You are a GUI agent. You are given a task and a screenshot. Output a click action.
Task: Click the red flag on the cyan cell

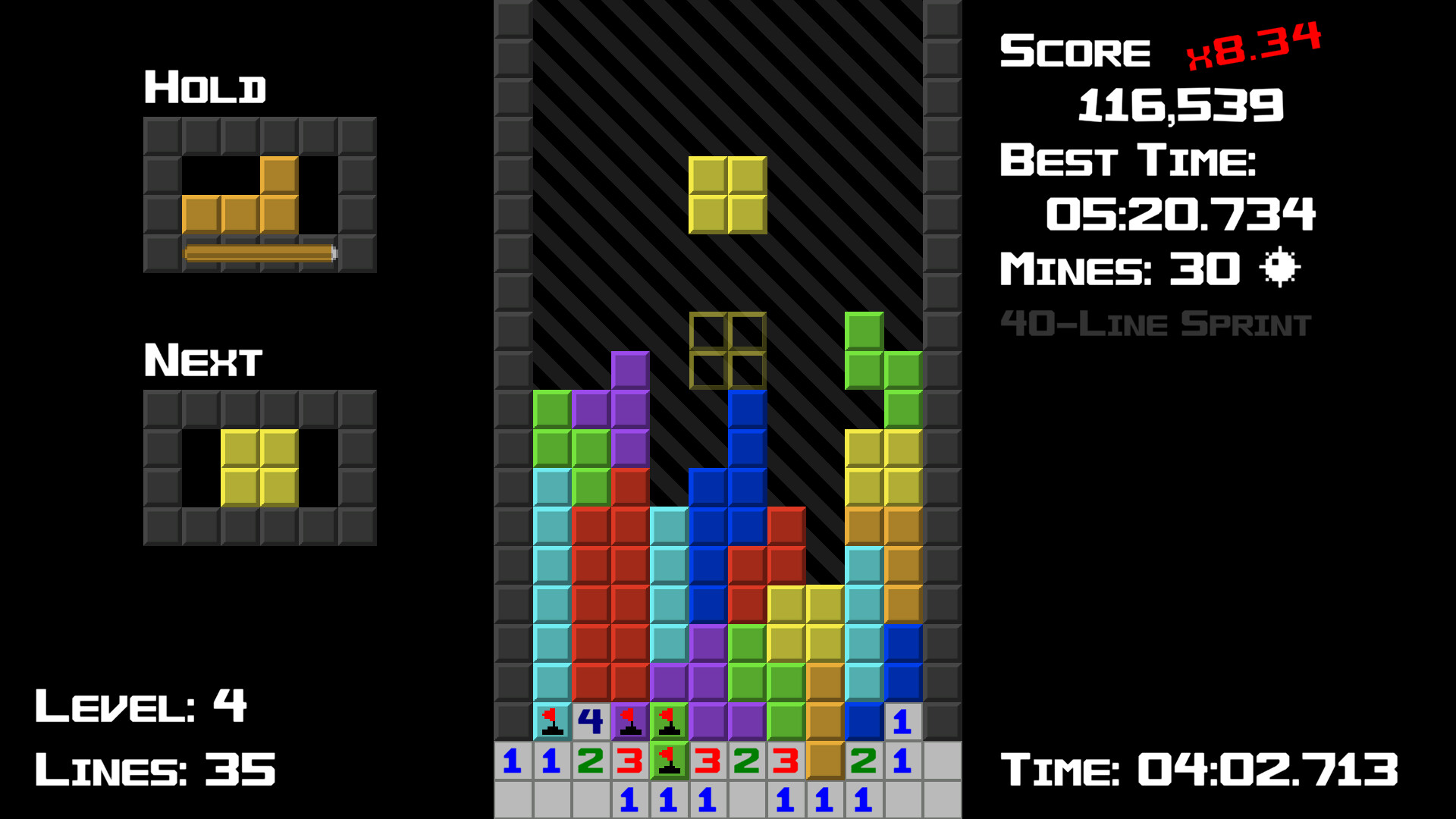click(x=552, y=723)
